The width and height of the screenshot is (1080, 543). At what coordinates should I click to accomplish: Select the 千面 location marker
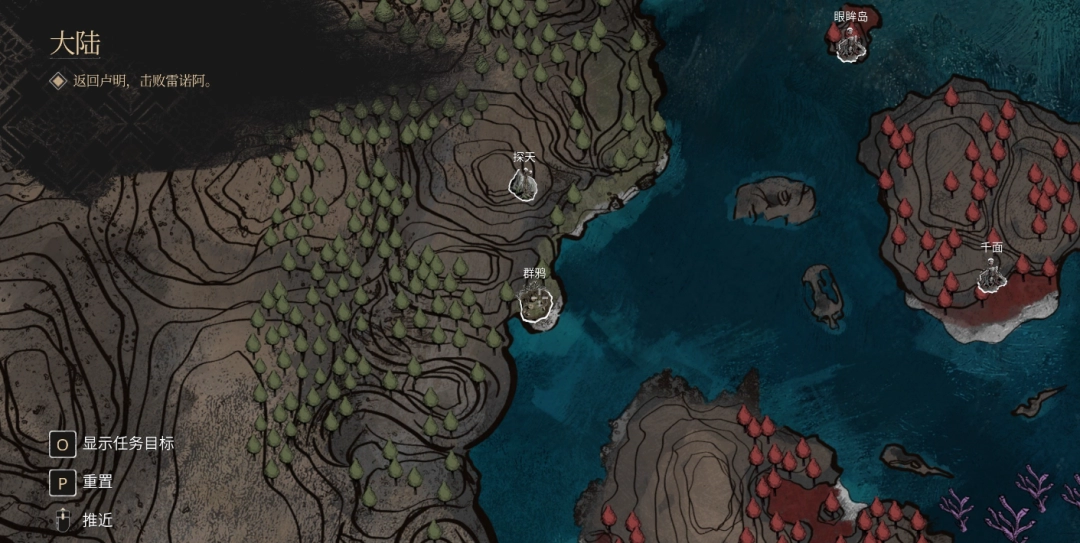point(990,274)
